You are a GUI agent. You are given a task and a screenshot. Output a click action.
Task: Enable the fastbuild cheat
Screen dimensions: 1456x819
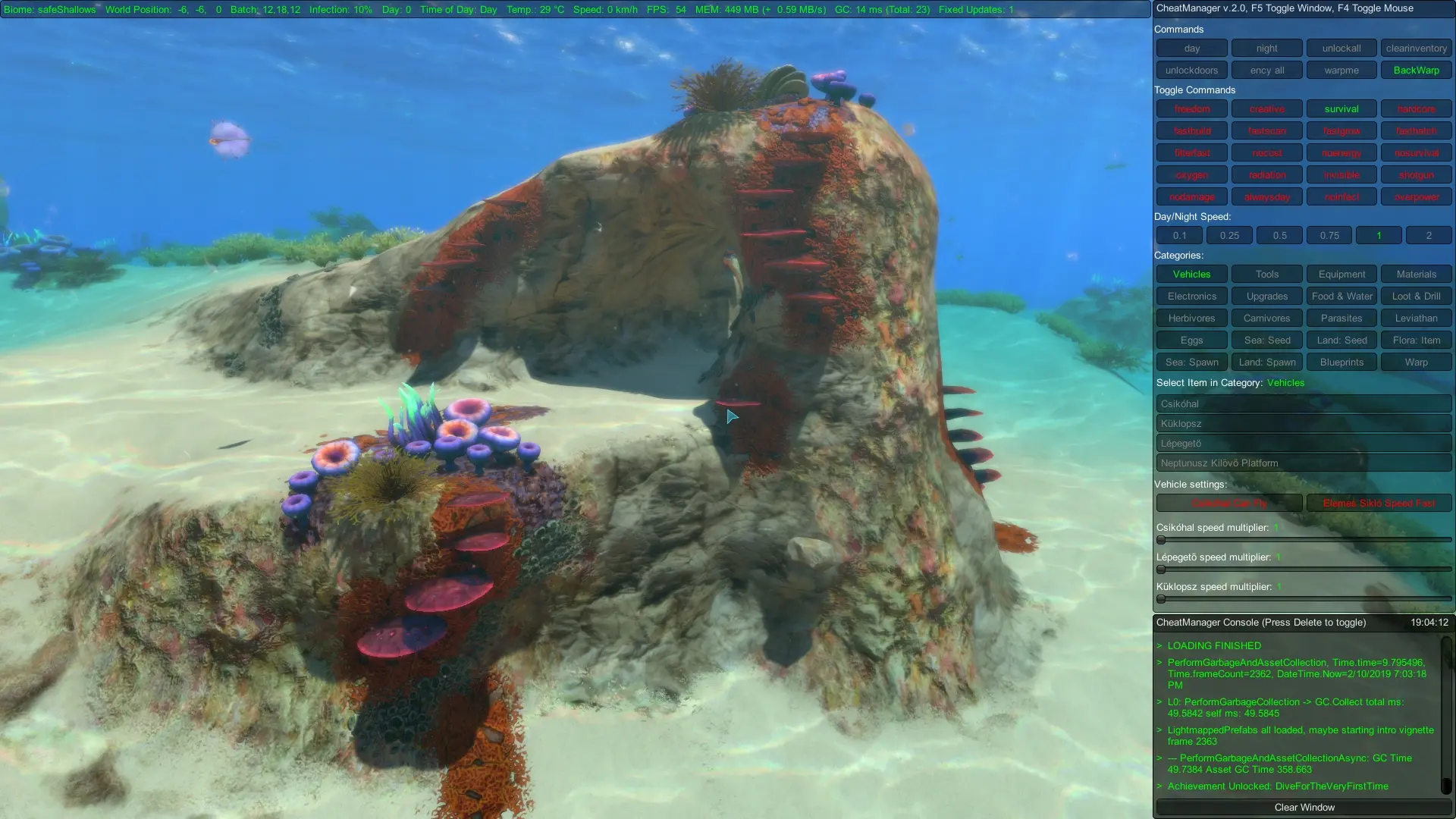pos(1191,130)
